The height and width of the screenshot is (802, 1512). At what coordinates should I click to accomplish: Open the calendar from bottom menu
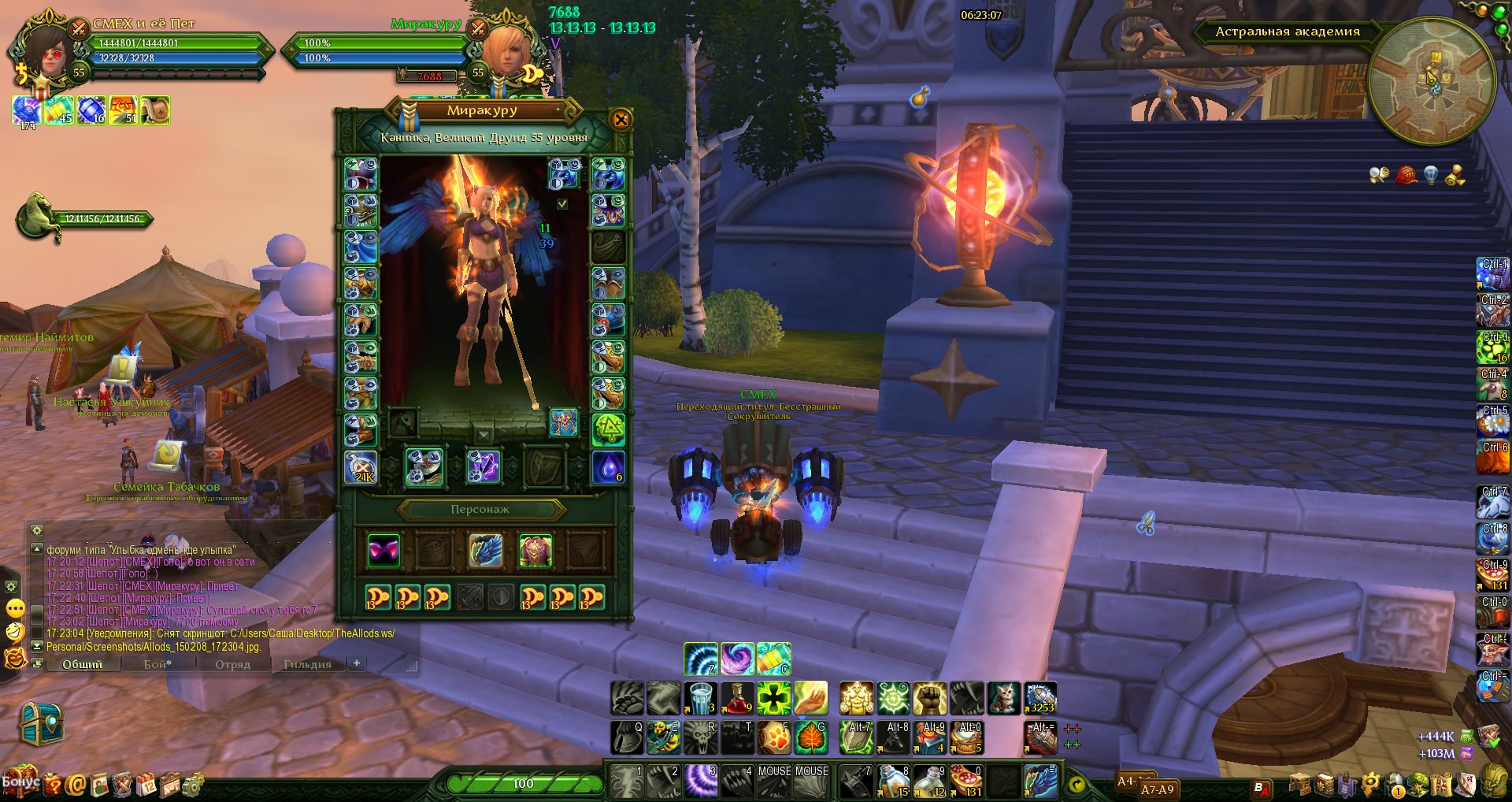(x=147, y=784)
